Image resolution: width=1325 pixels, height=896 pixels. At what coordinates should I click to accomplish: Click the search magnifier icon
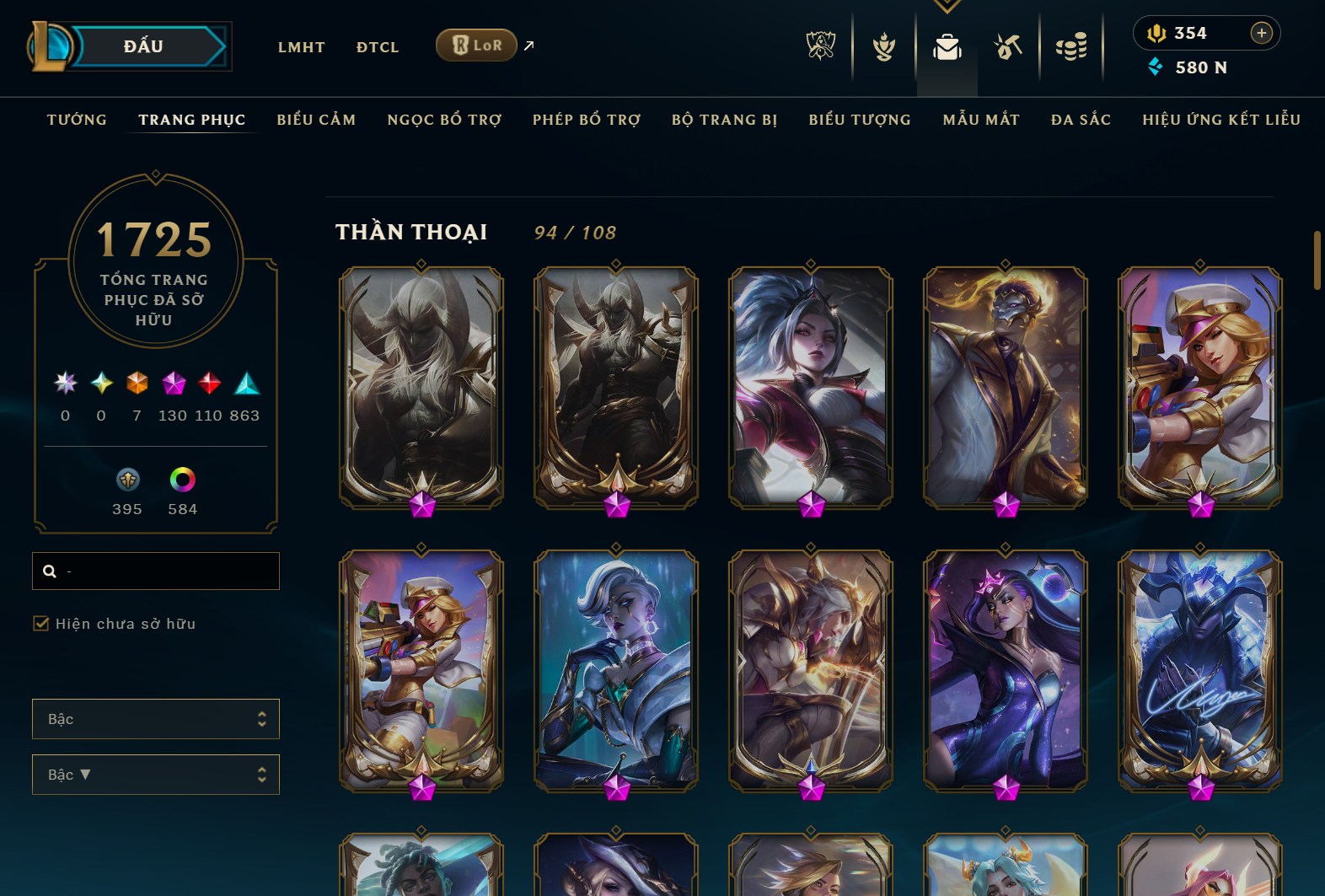point(49,571)
